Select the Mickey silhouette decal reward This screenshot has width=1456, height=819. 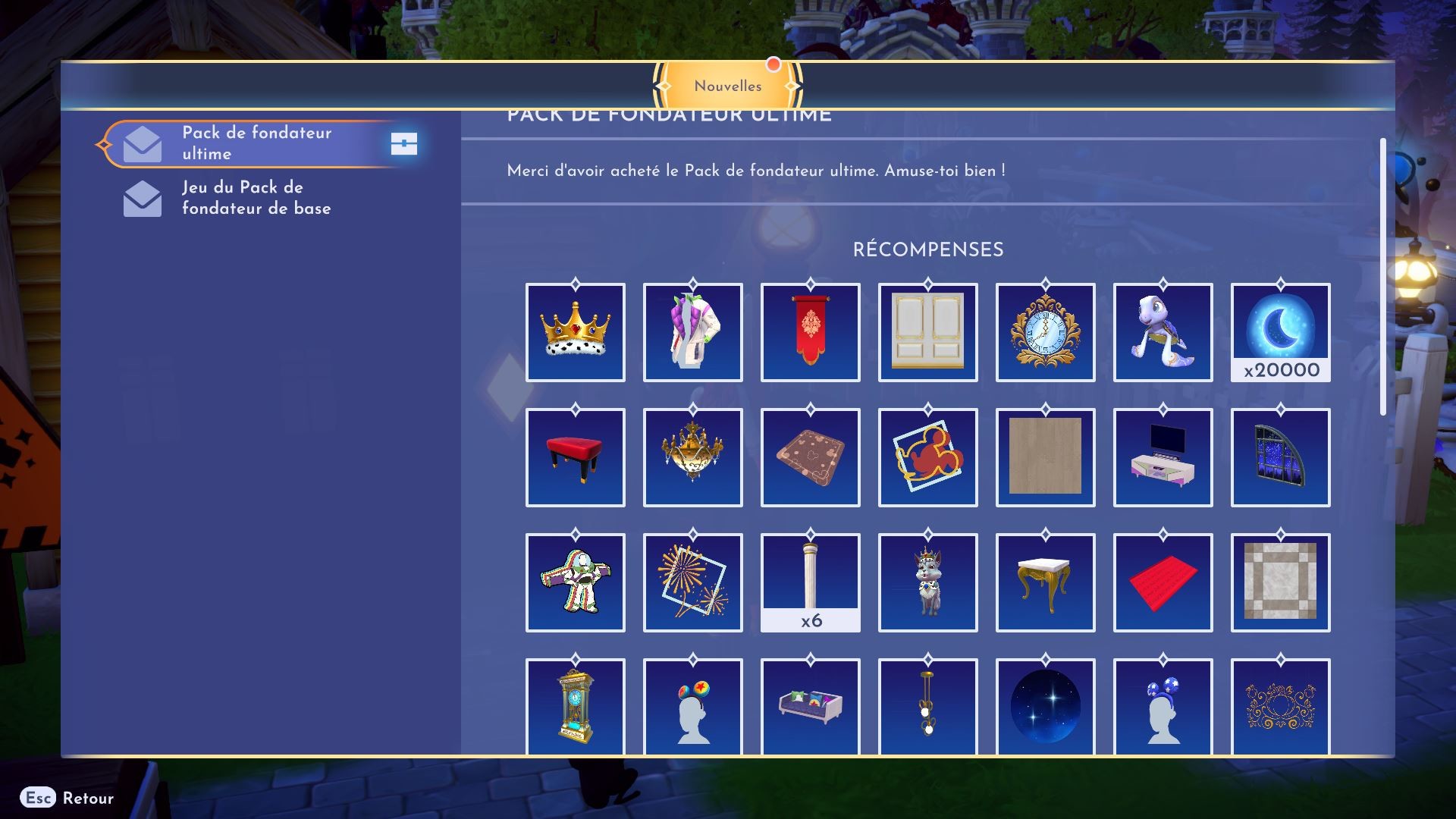[927, 457]
